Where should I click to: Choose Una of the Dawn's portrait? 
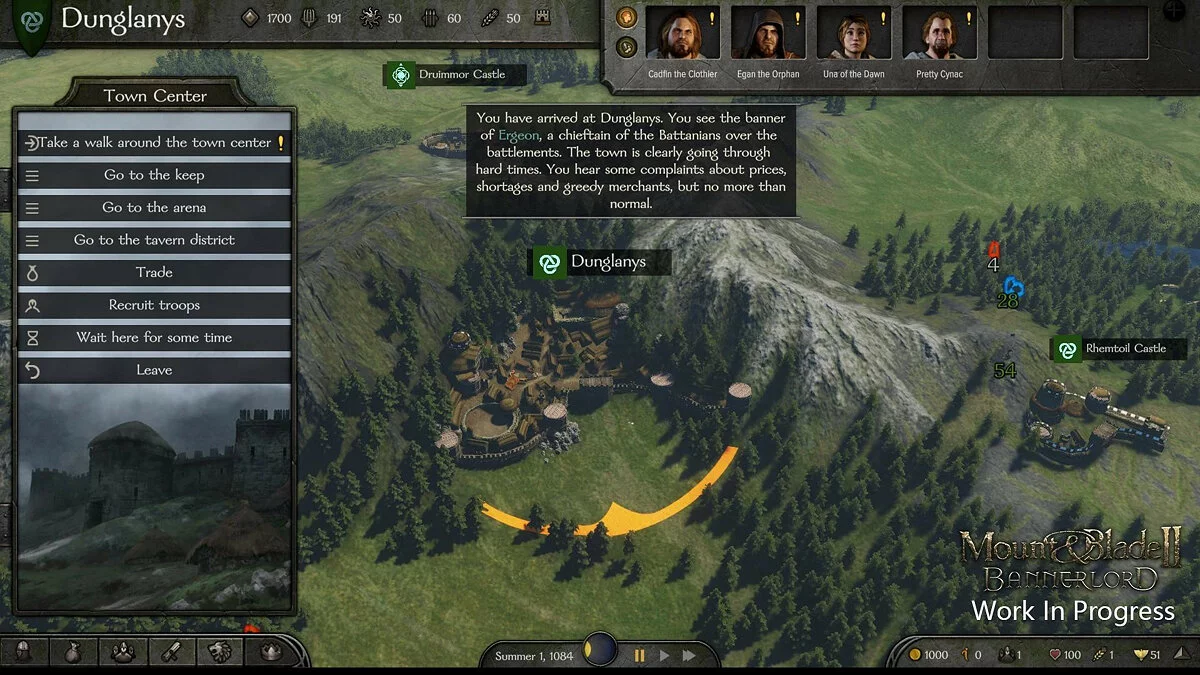coord(853,34)
